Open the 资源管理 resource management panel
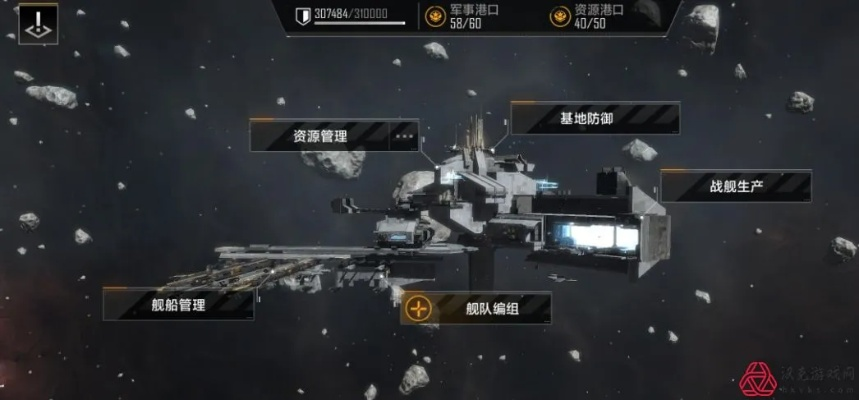The image size is (859, 400). [x=320, y=135]
